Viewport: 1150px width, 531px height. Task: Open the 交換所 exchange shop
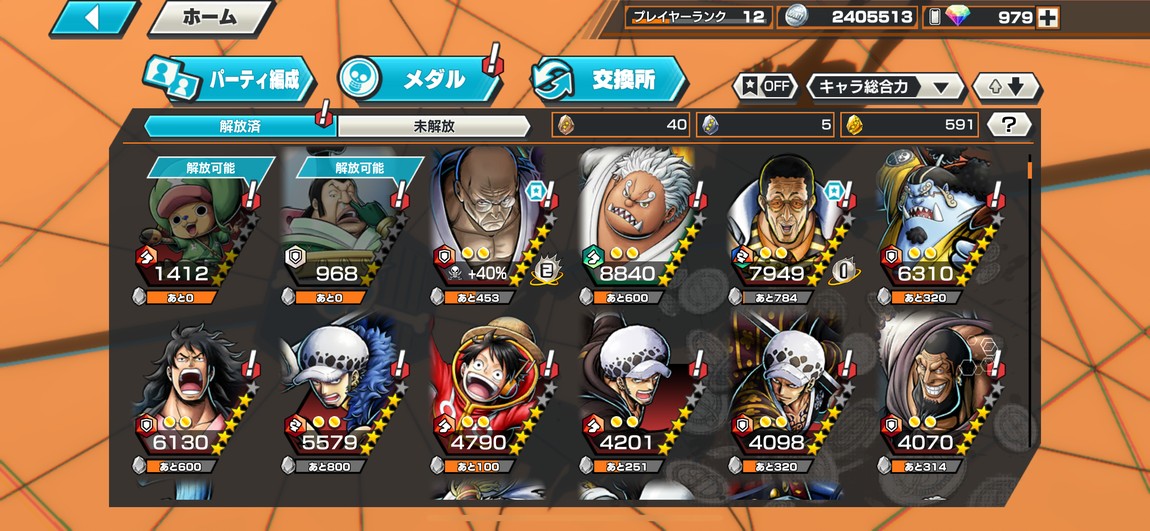coord(610,80)
